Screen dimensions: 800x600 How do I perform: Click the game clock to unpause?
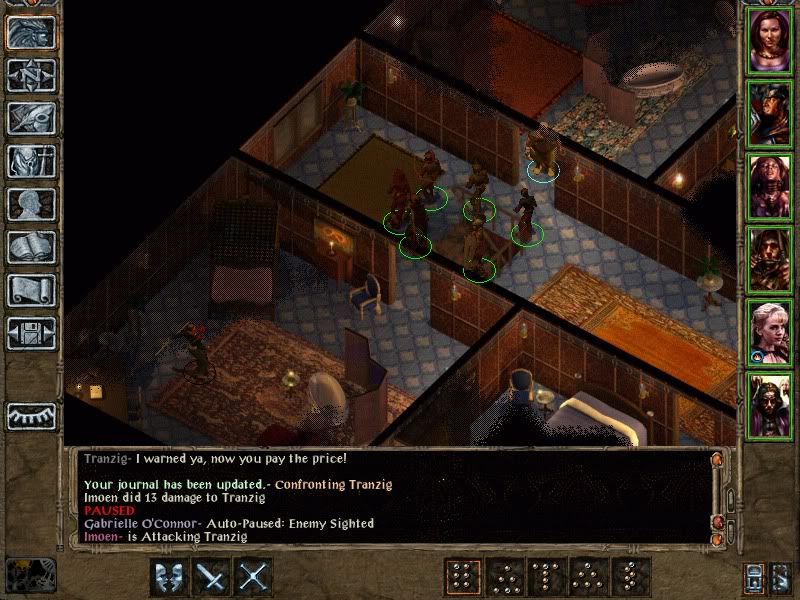tap(29, 576)
